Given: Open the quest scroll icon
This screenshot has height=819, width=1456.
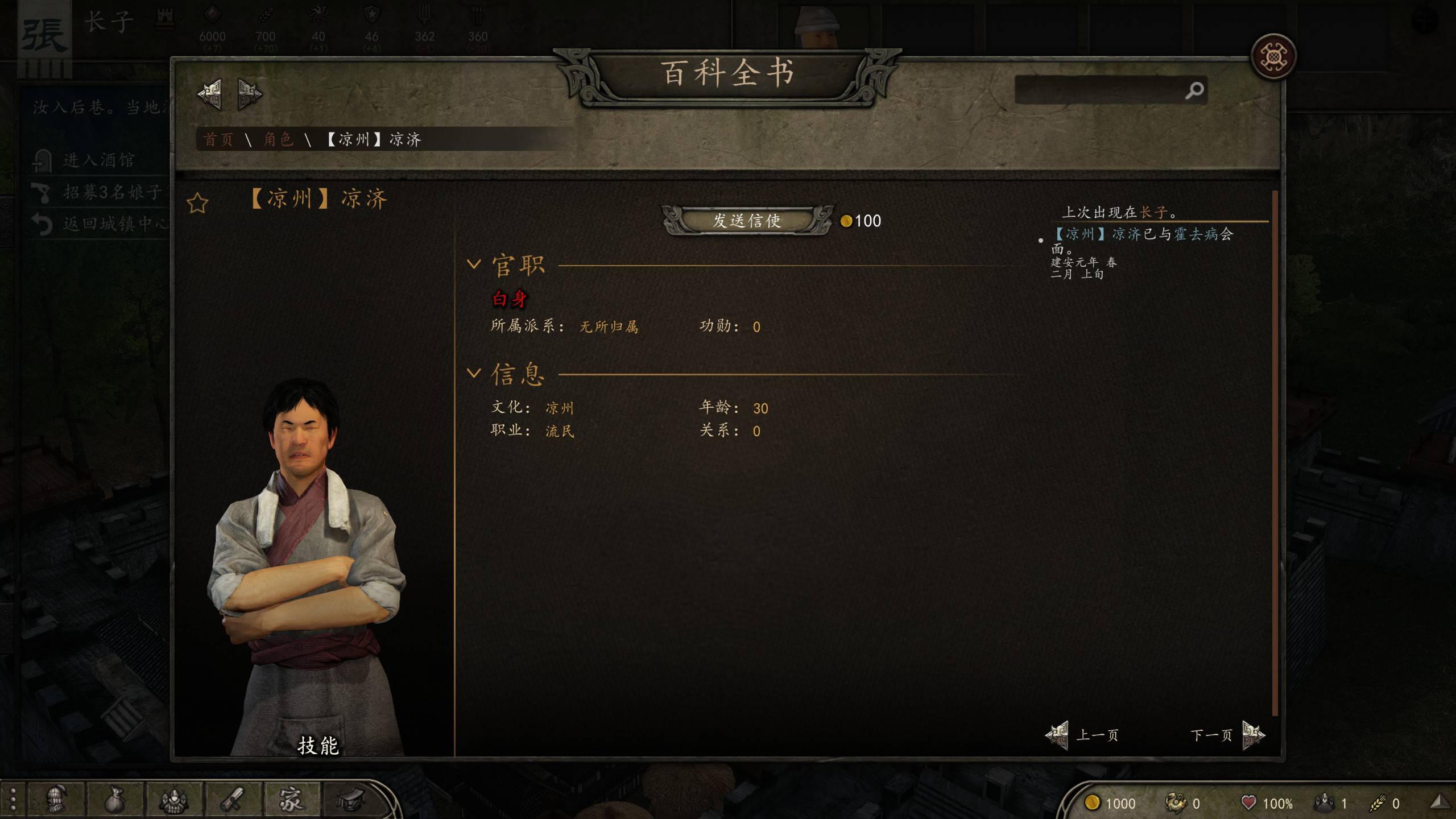Looking at the screenshot, I should [233, 800].
